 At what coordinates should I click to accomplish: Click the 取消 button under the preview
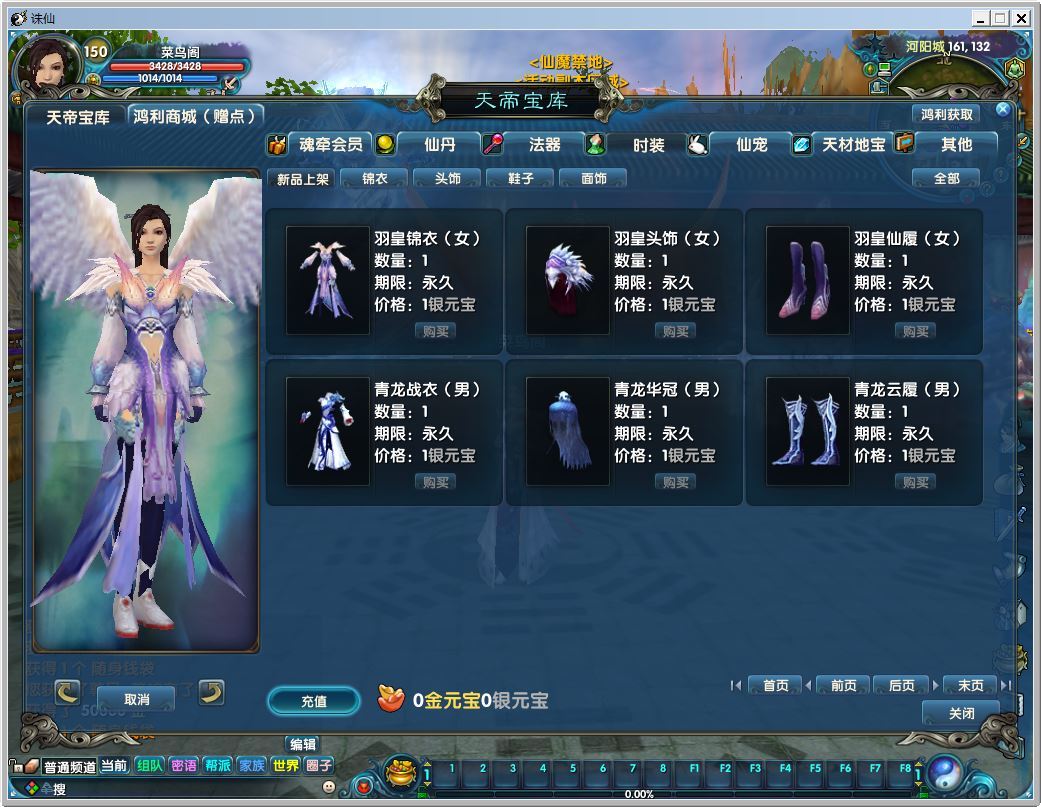pos(136,699)
